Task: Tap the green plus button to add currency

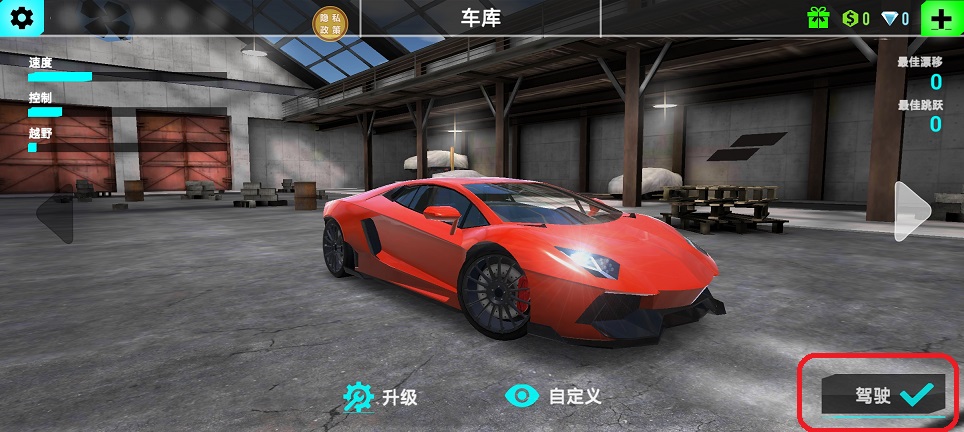Action: click(x=941, y=18)
